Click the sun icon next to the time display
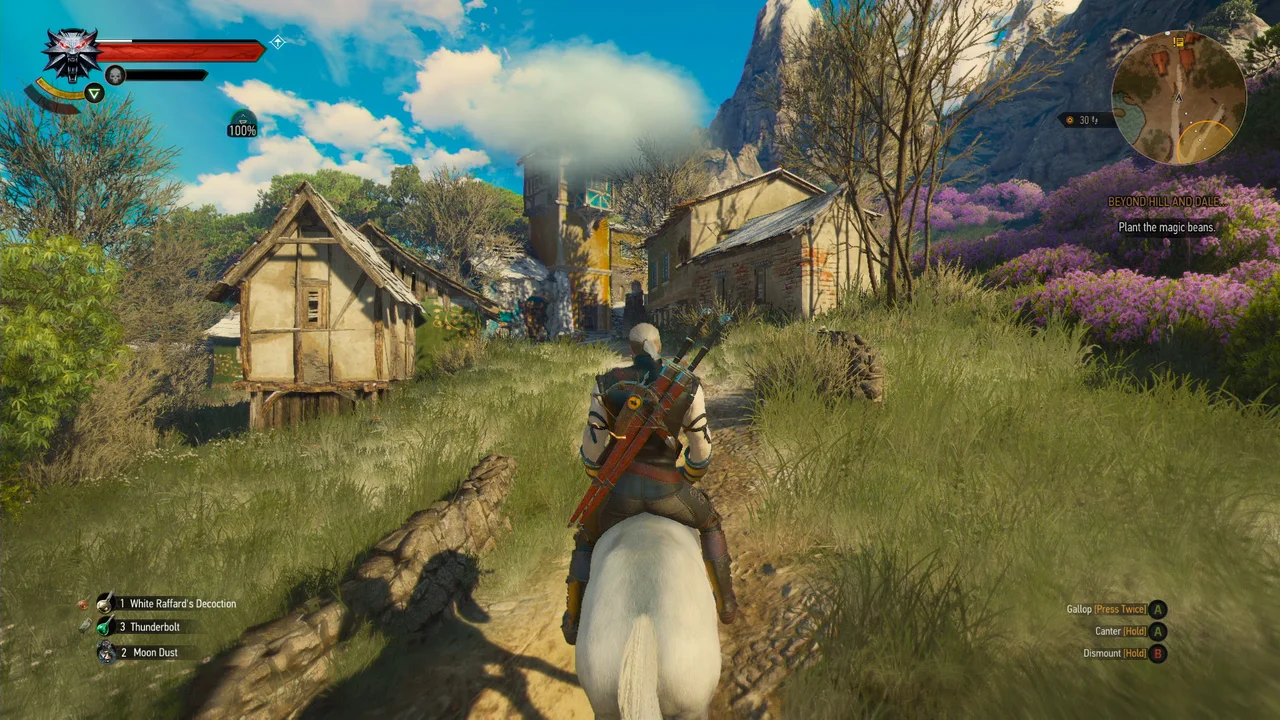The height and width of the screenshot is (720, 1280). click(1069, 119)
